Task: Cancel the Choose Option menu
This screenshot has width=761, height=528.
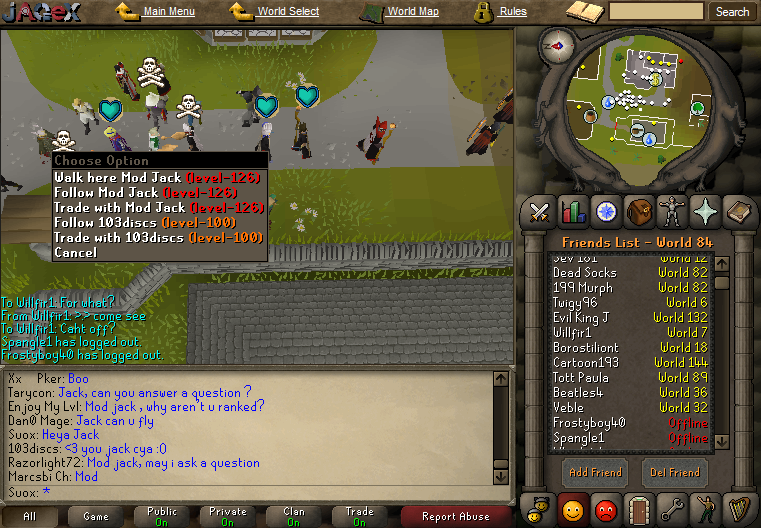Action: click(x=76, y=253)
